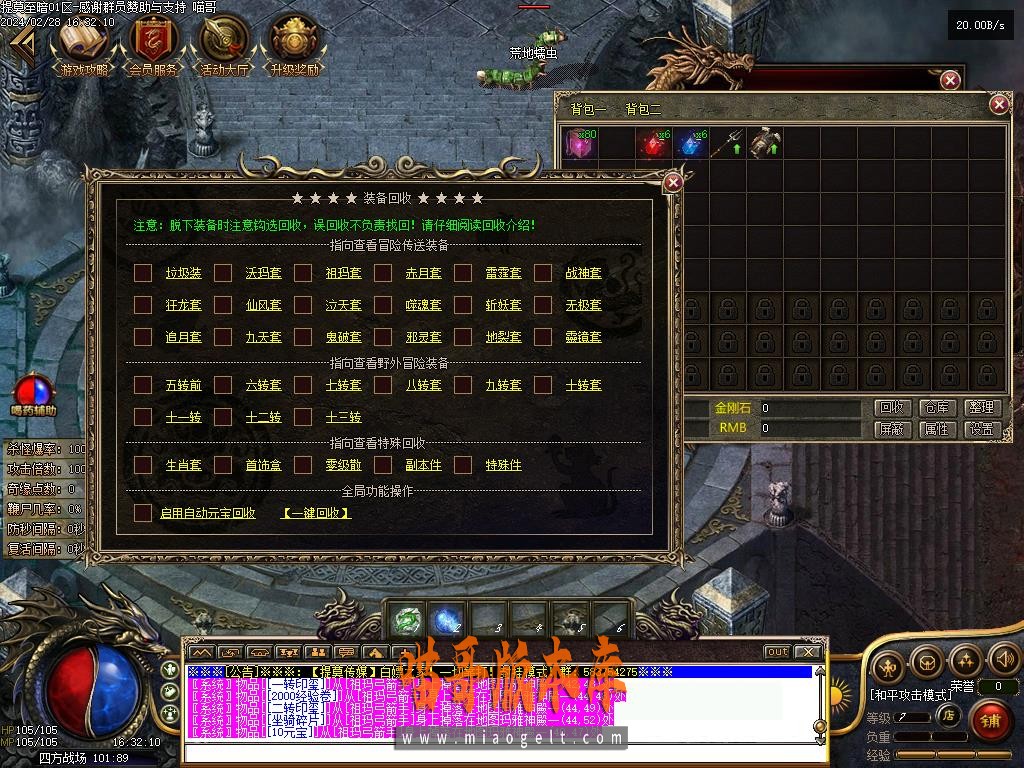Close the backpack inventory panel
Screen dimensions: 1024x768
998,104
